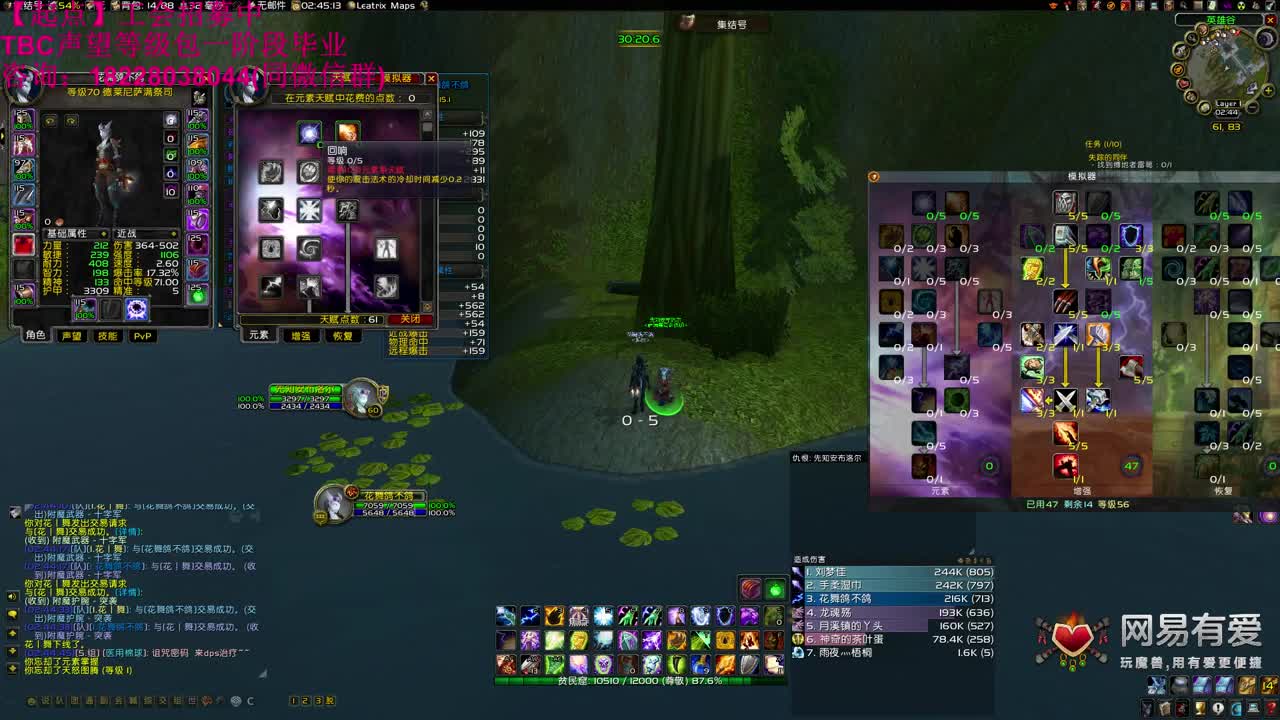
Task: Click the 1/1 talent icon at bottom of 增强 tree
Action: (1066, 465)
